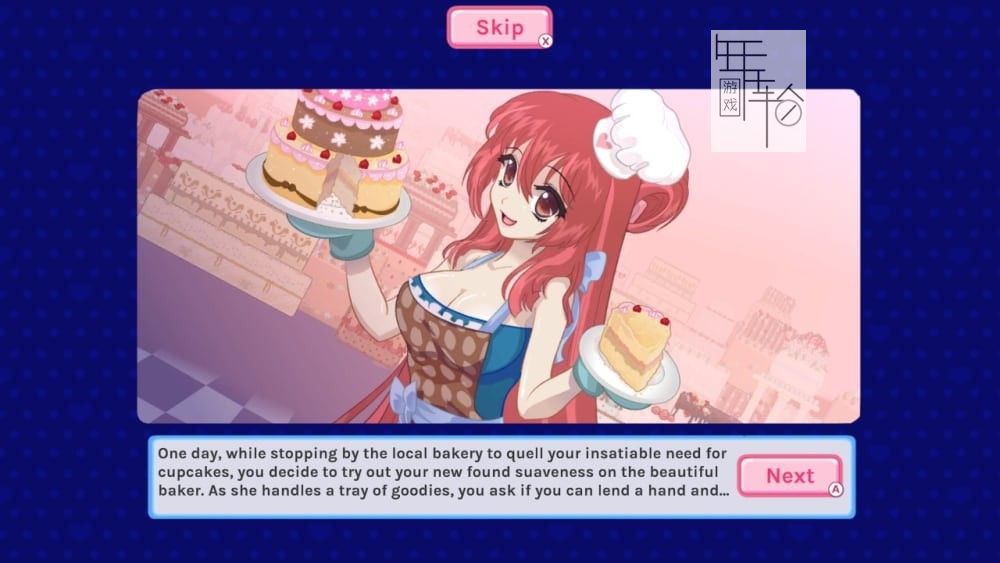Viewport: 1000px width, 563px height.
Task: Skip the intro cutscene
Action: coord(499,27)
